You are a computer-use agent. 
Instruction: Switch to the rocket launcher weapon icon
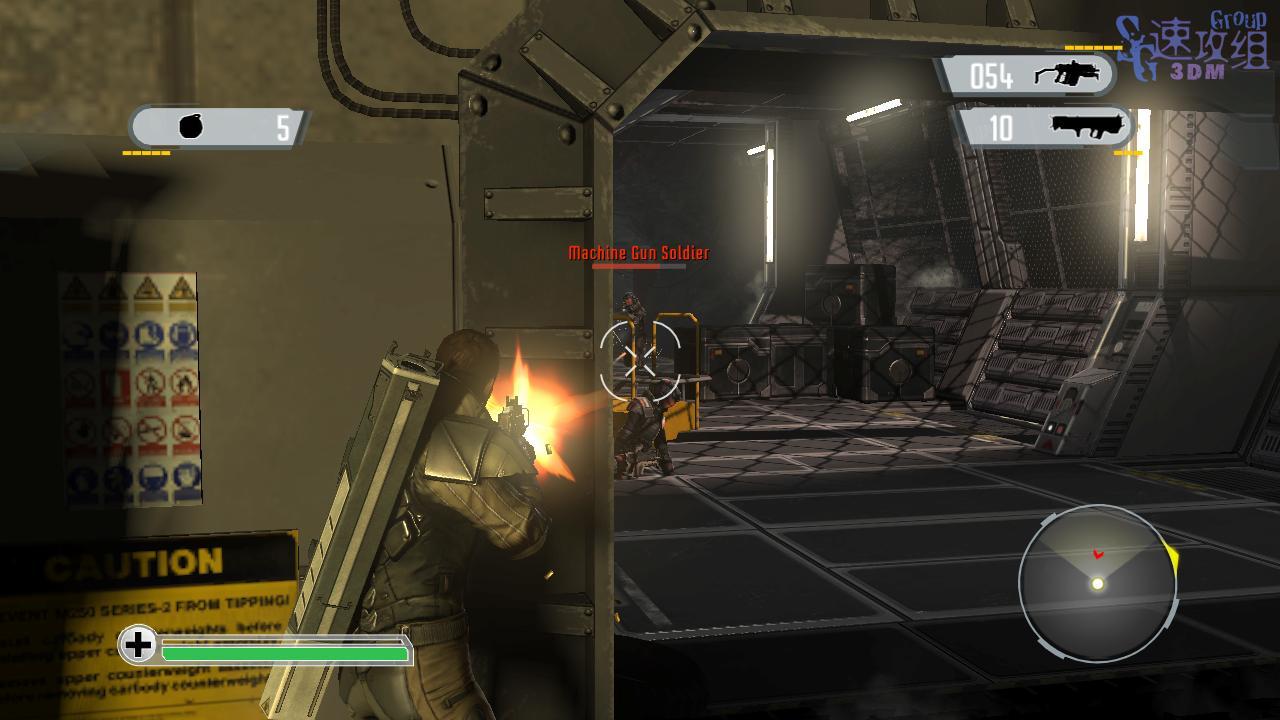1088,127
